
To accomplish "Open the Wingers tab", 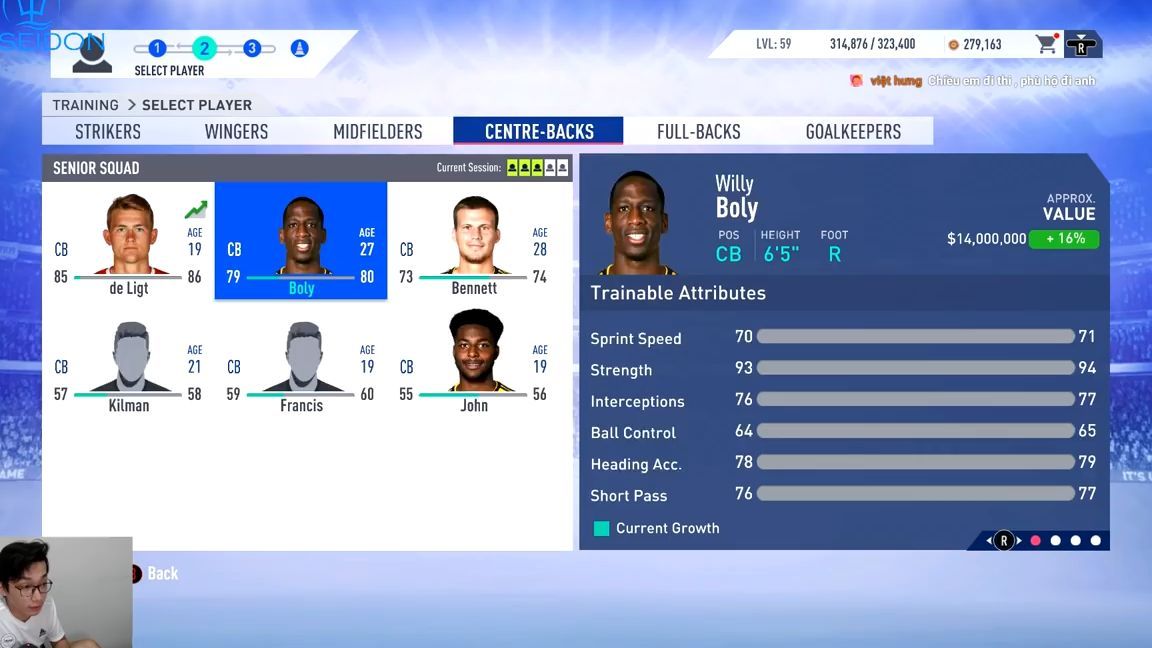I will click(x=236, y=132).
